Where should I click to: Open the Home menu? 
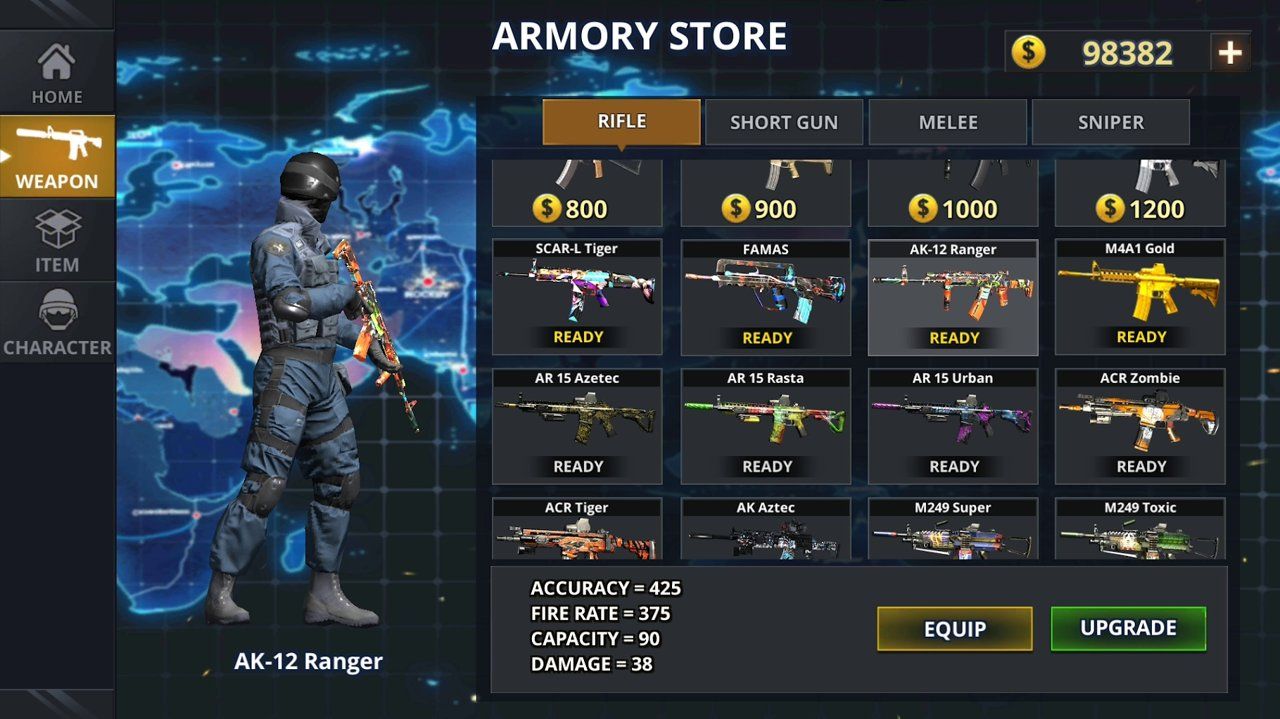57,74
